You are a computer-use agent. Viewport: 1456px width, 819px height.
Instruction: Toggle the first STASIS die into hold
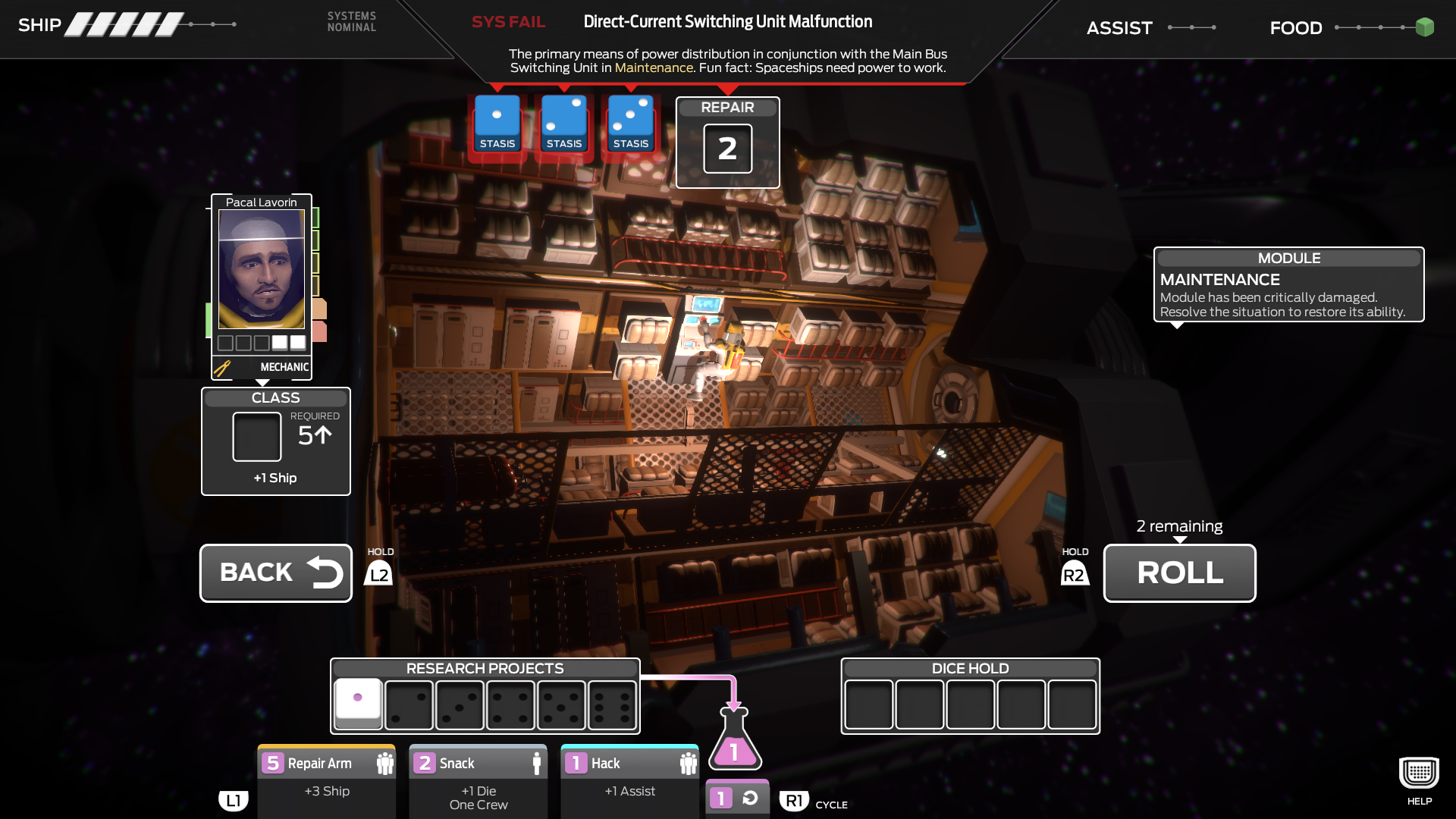[x=497, y=124]
